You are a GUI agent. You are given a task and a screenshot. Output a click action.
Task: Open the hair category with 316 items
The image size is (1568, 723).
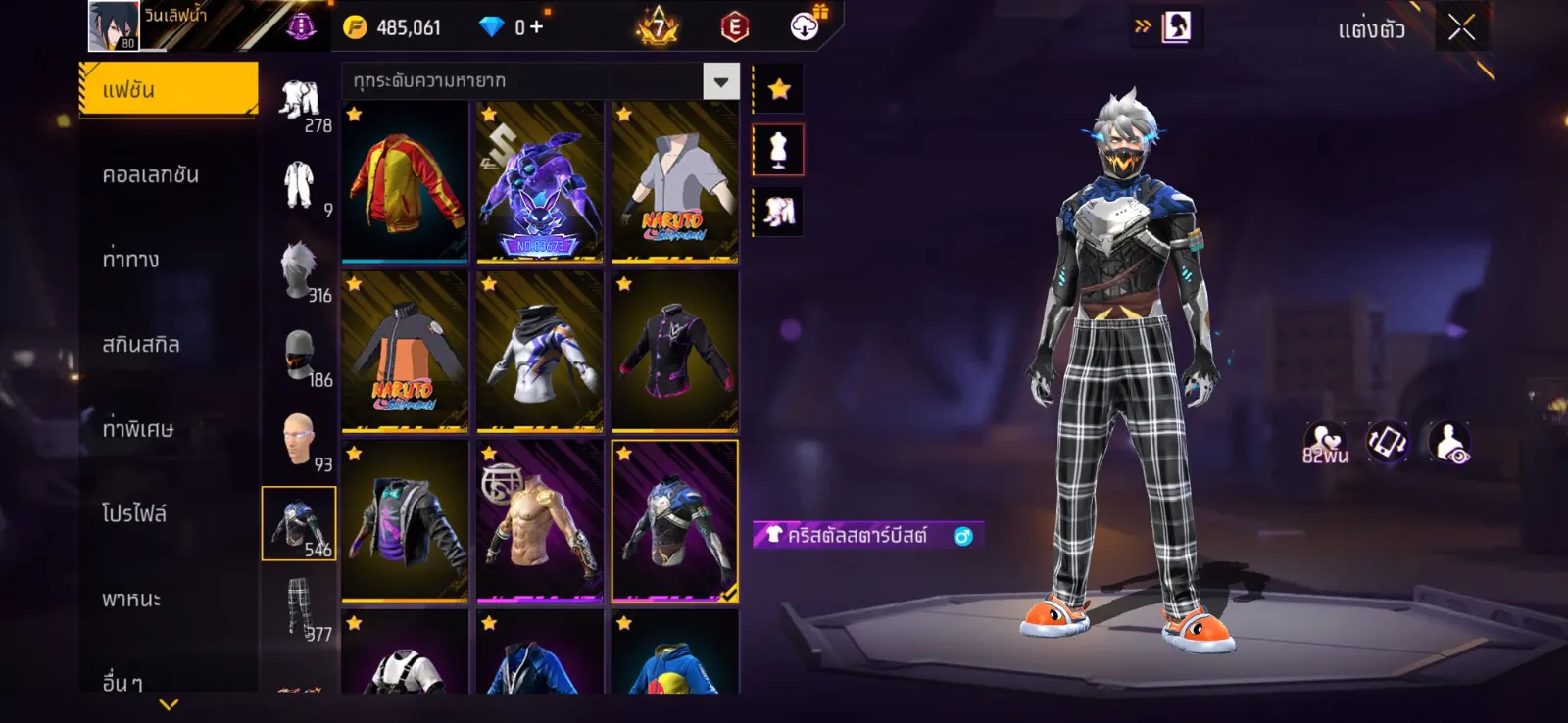[299, 269]
